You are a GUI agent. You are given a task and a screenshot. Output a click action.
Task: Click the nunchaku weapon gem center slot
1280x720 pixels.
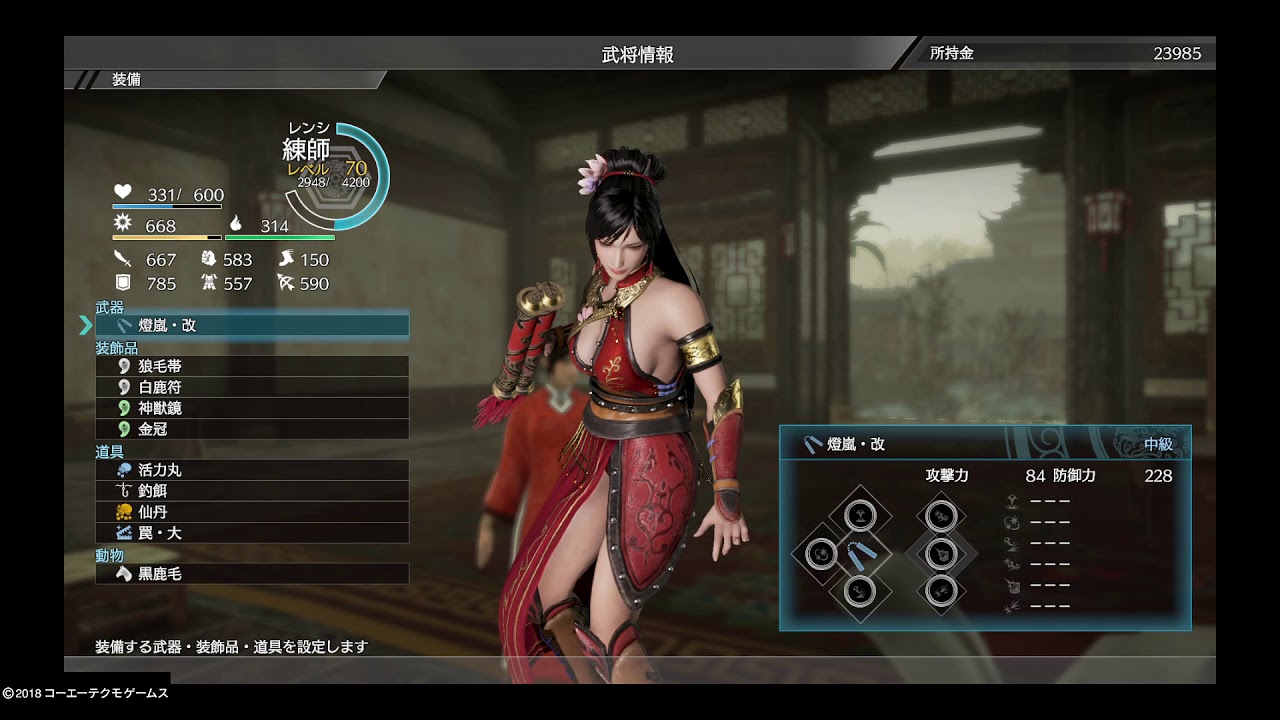click(x=856, y=553)
